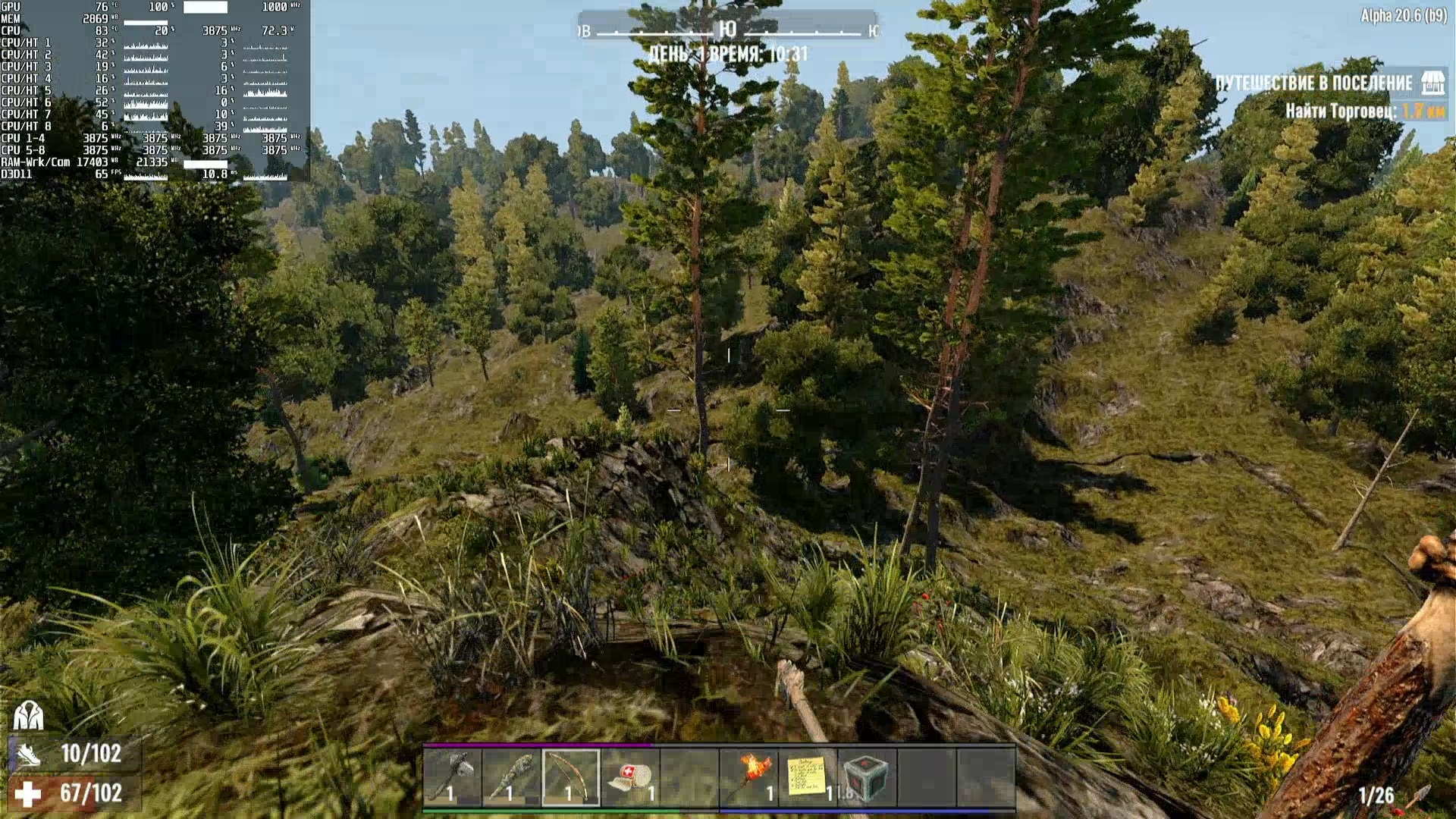1456x819 pixels.
Task: Click the jacket status icon above stamina
Action: [28, 714]
